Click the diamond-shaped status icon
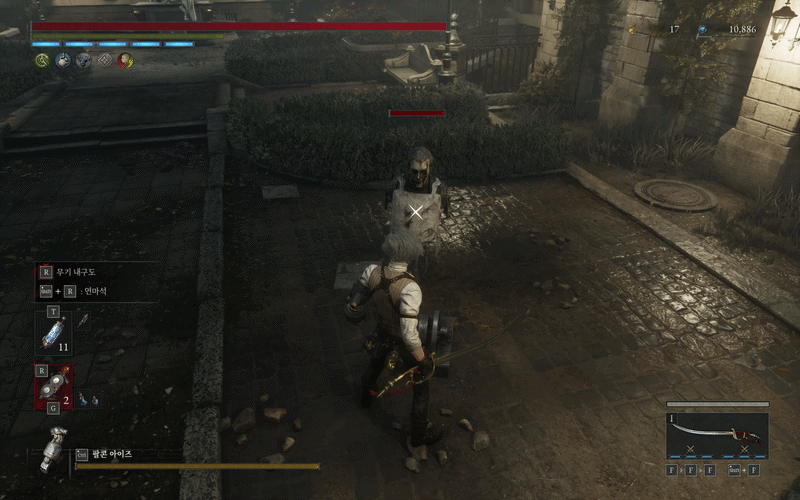 tap(104, 60)
